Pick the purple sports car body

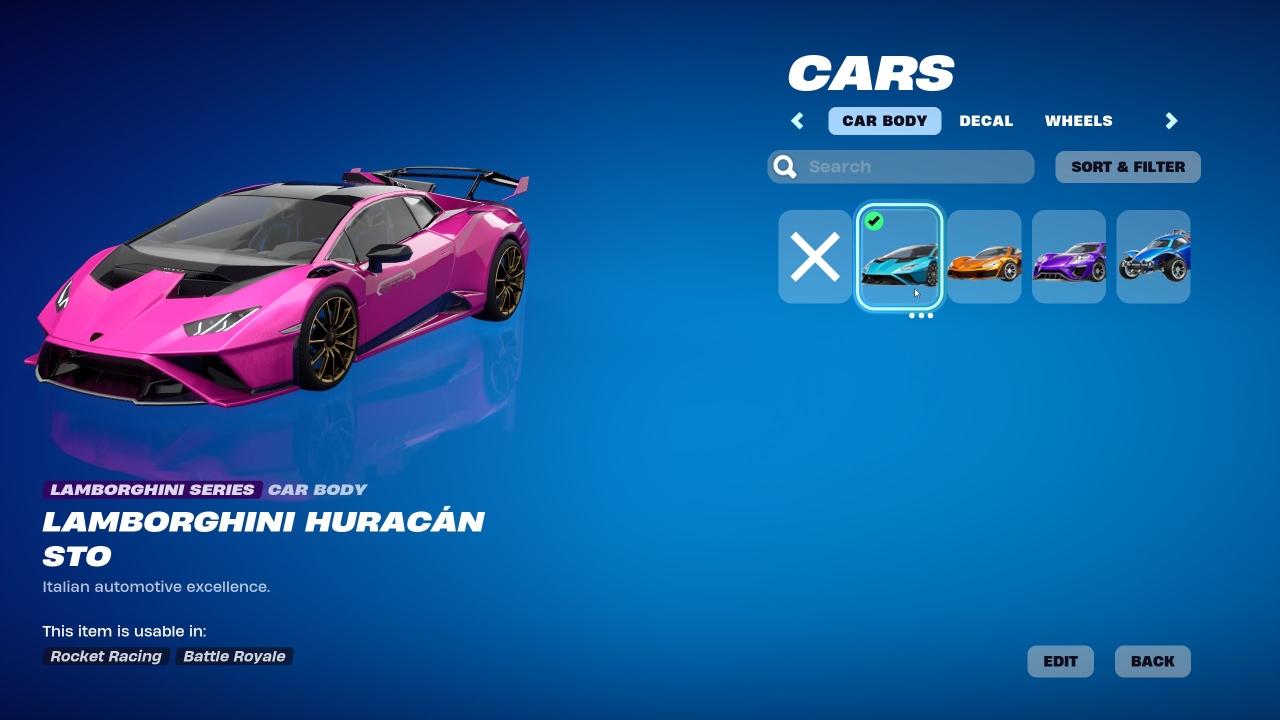coord(1068,257)
